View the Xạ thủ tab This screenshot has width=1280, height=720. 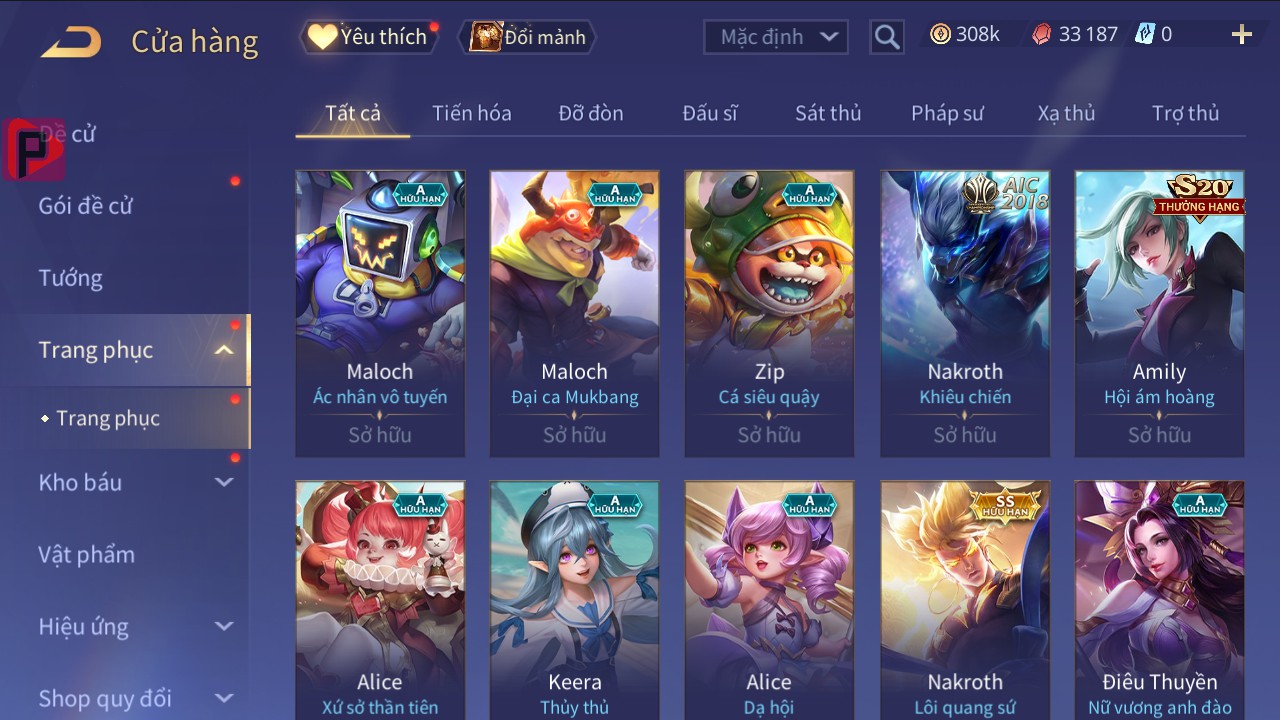pyautogui.click(x=1066, y=113)
